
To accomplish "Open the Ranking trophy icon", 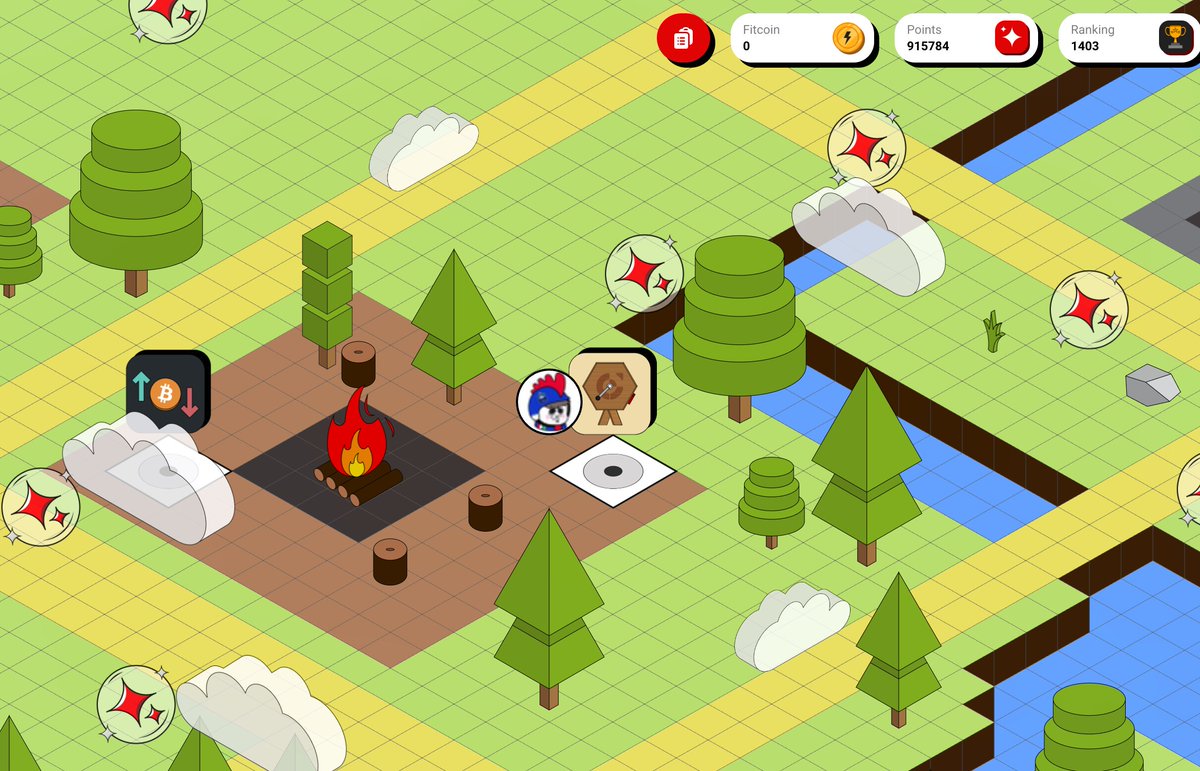I will (1174, 38).
